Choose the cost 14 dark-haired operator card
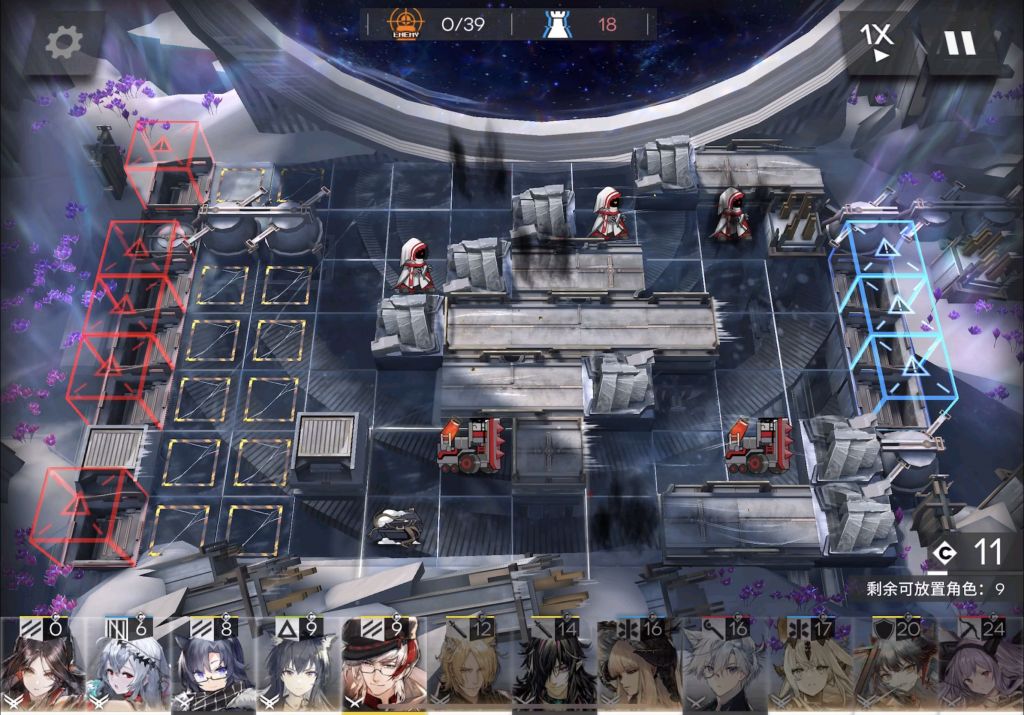 pos(554,664)
